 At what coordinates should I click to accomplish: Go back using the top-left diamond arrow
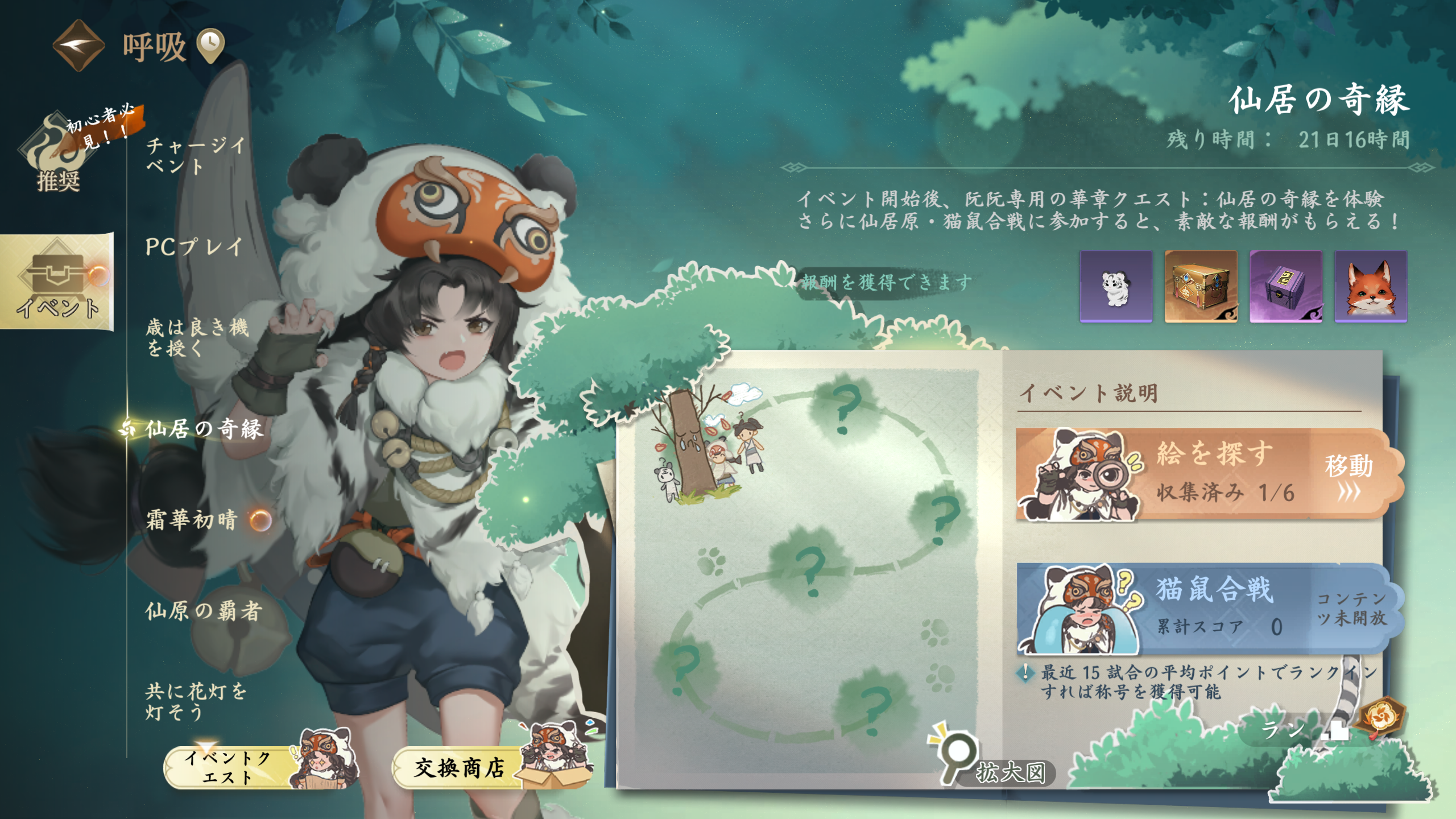78,45
